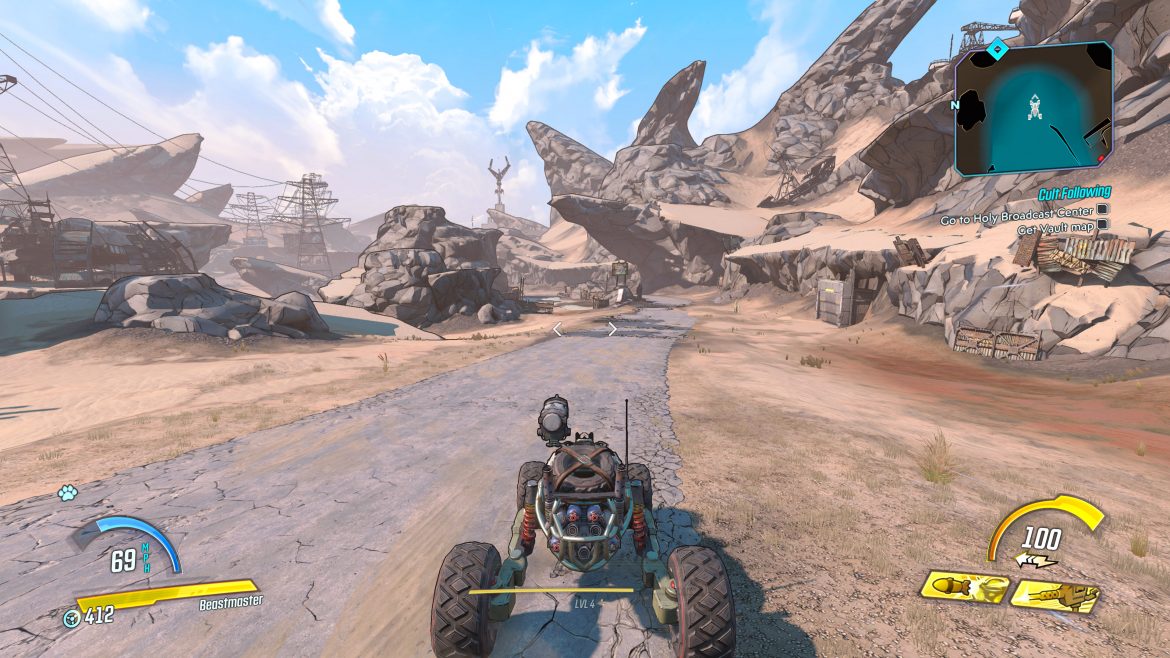The height and width of the screenshot is (658, 1170).
Task: Click the minimap in the corner
Action: (1033, 109)
